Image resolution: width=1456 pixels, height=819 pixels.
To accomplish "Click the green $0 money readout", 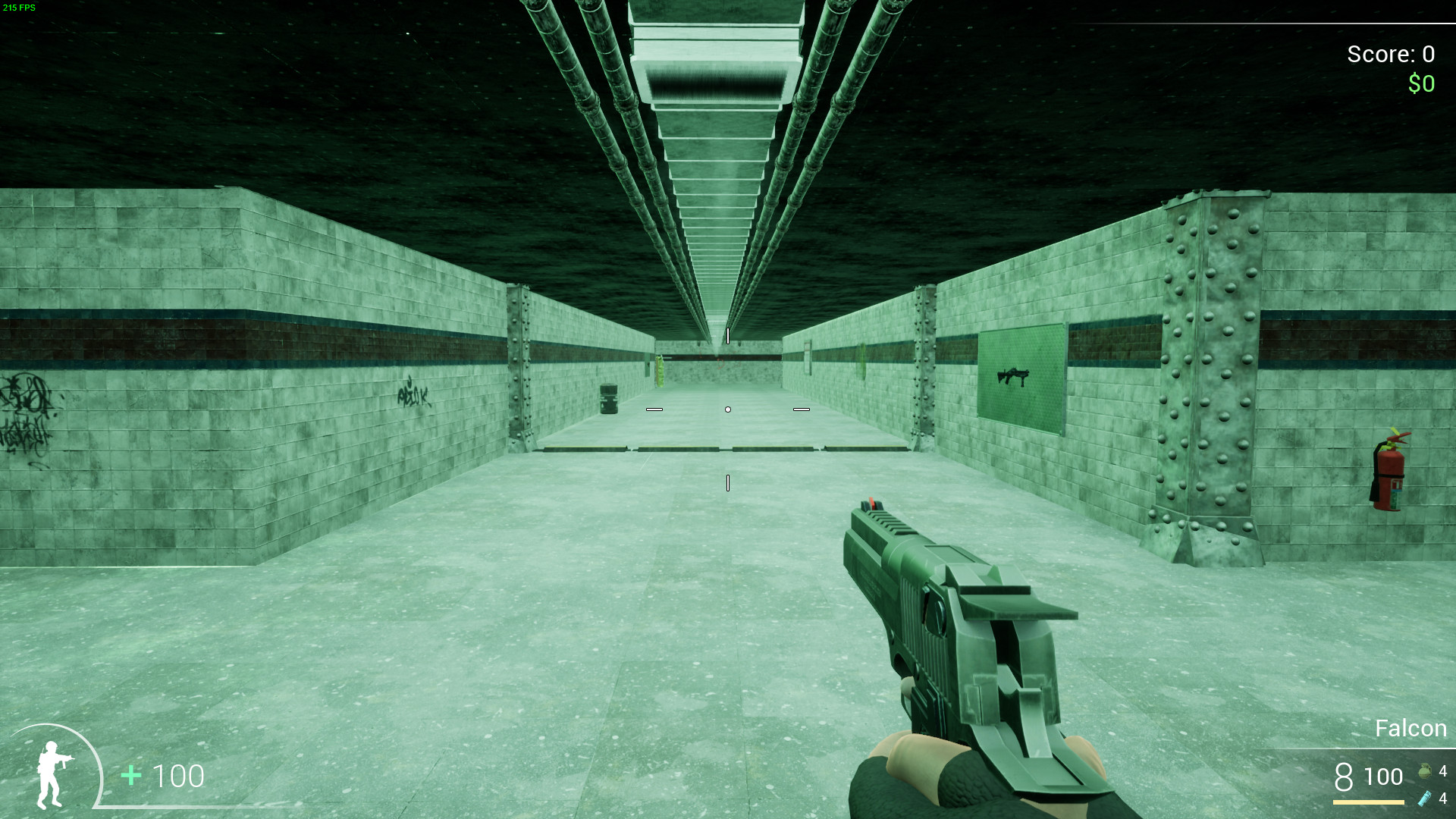I will [x=1420, y=83].
